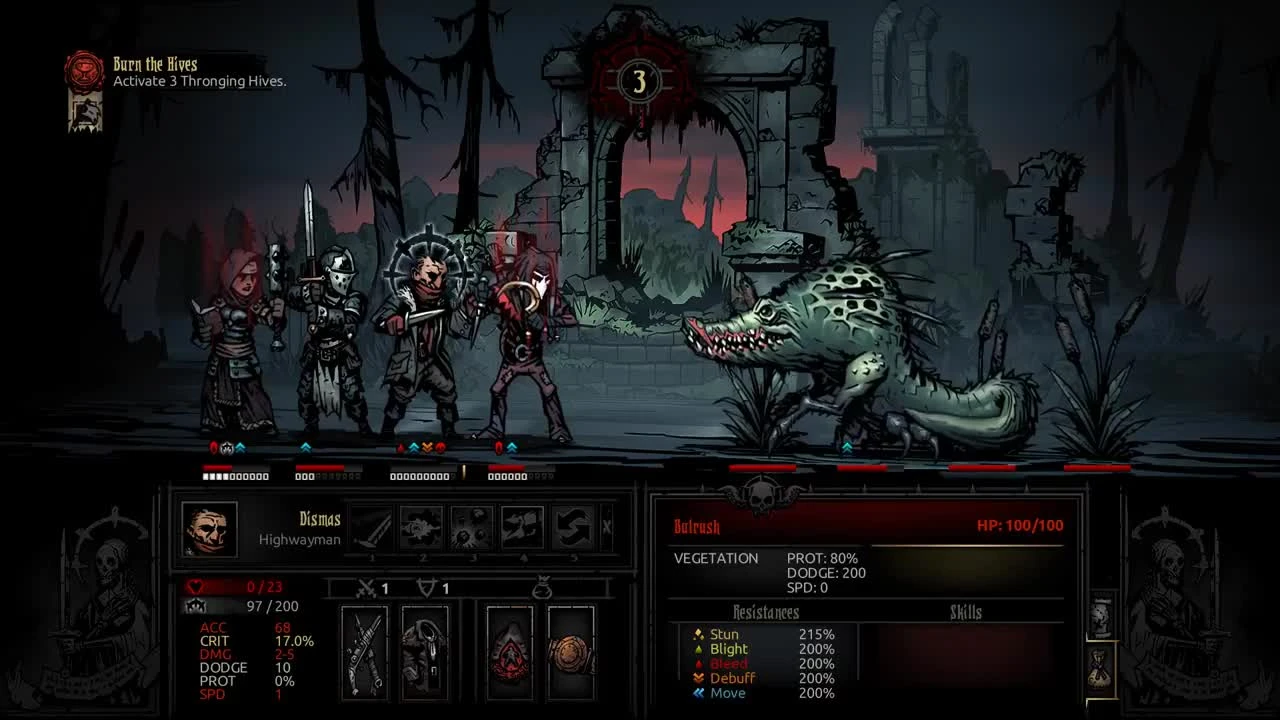Expand the Vegetation type info row
The height and width of the screenshot is (720, 1280).
tap(716, 558)
